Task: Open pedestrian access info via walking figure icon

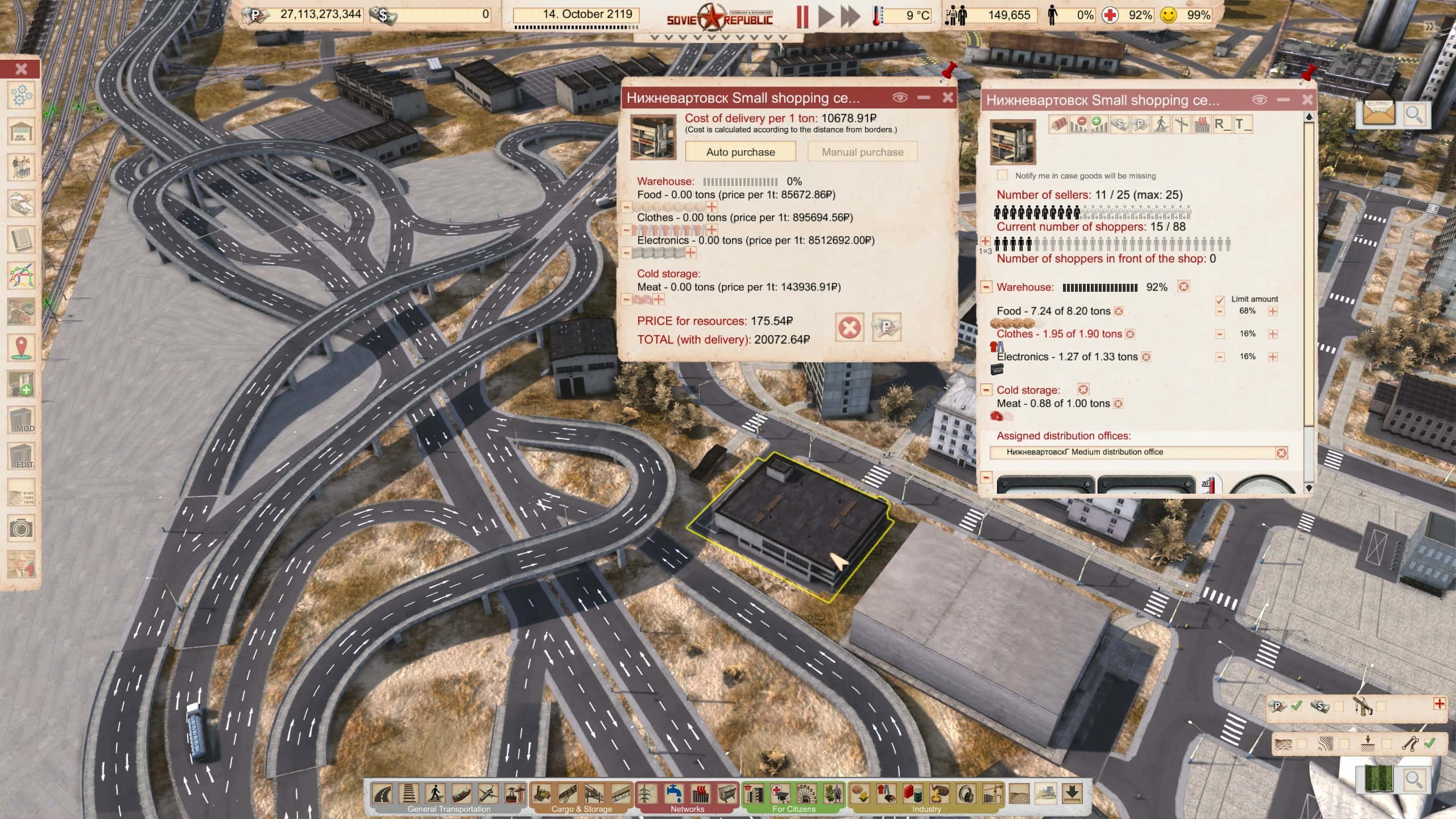Action: (1161, 124)
